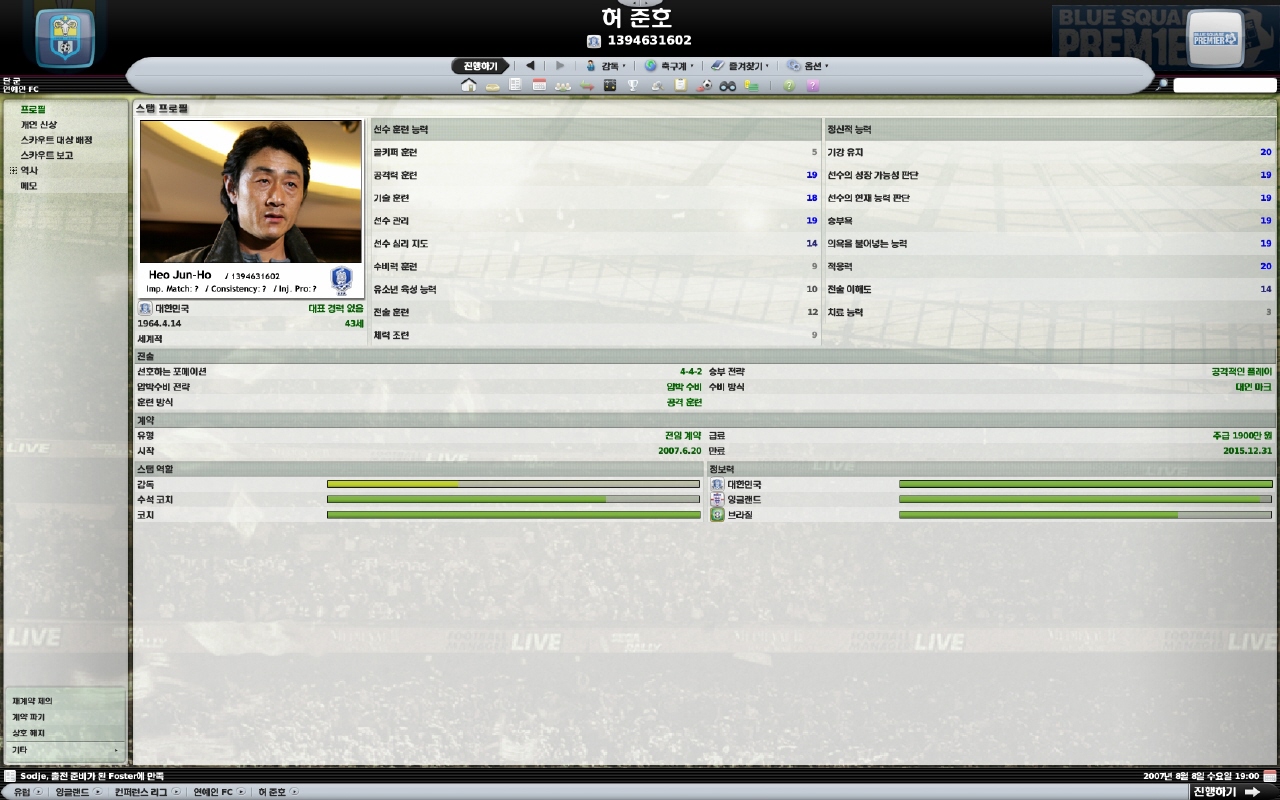The width and height of the screenshot is (1280, 800).
Task: Select 계약 파기 (terminate contract)
Action: 29,717
